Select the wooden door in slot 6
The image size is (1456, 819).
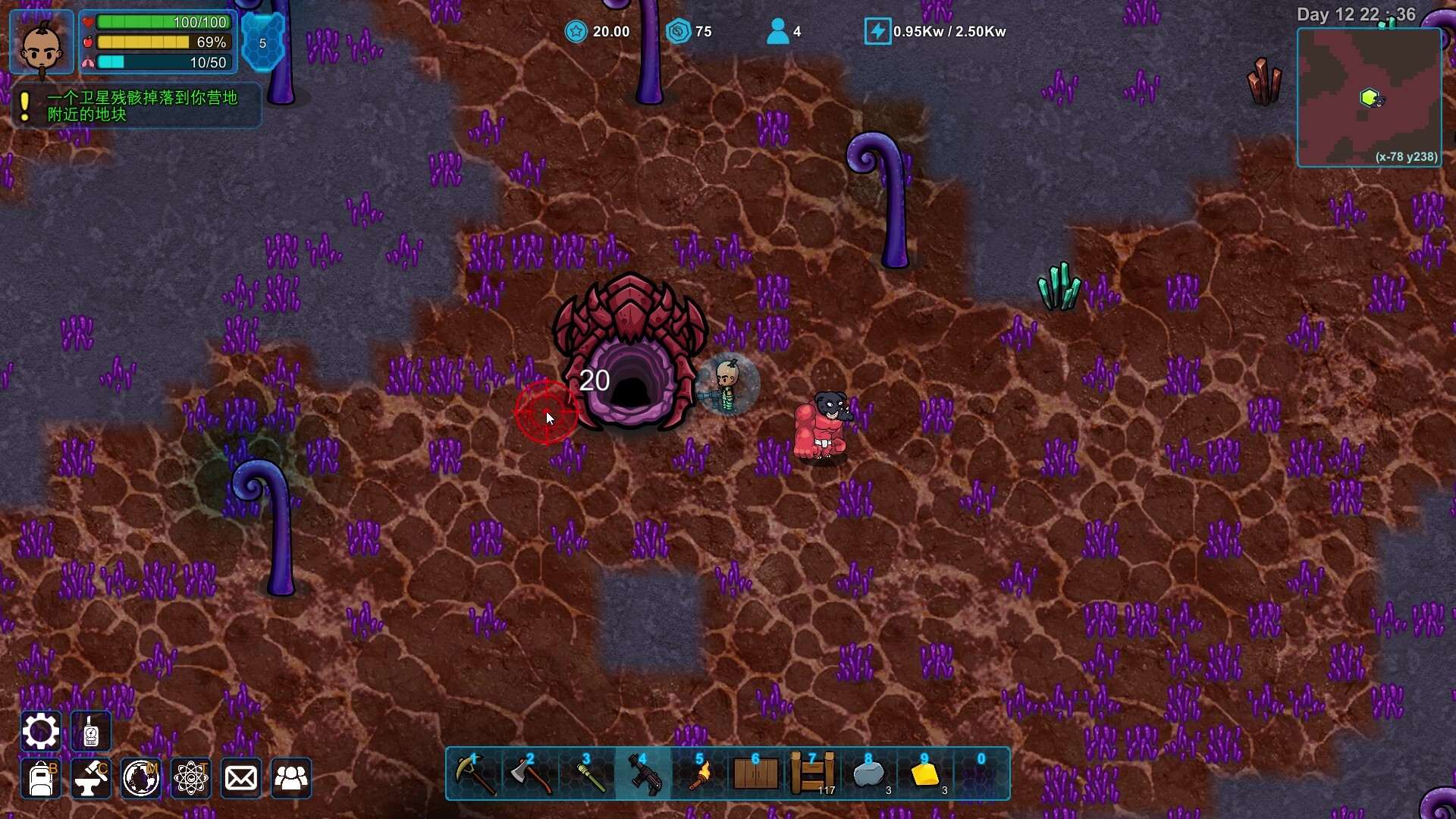pos(755,773)
